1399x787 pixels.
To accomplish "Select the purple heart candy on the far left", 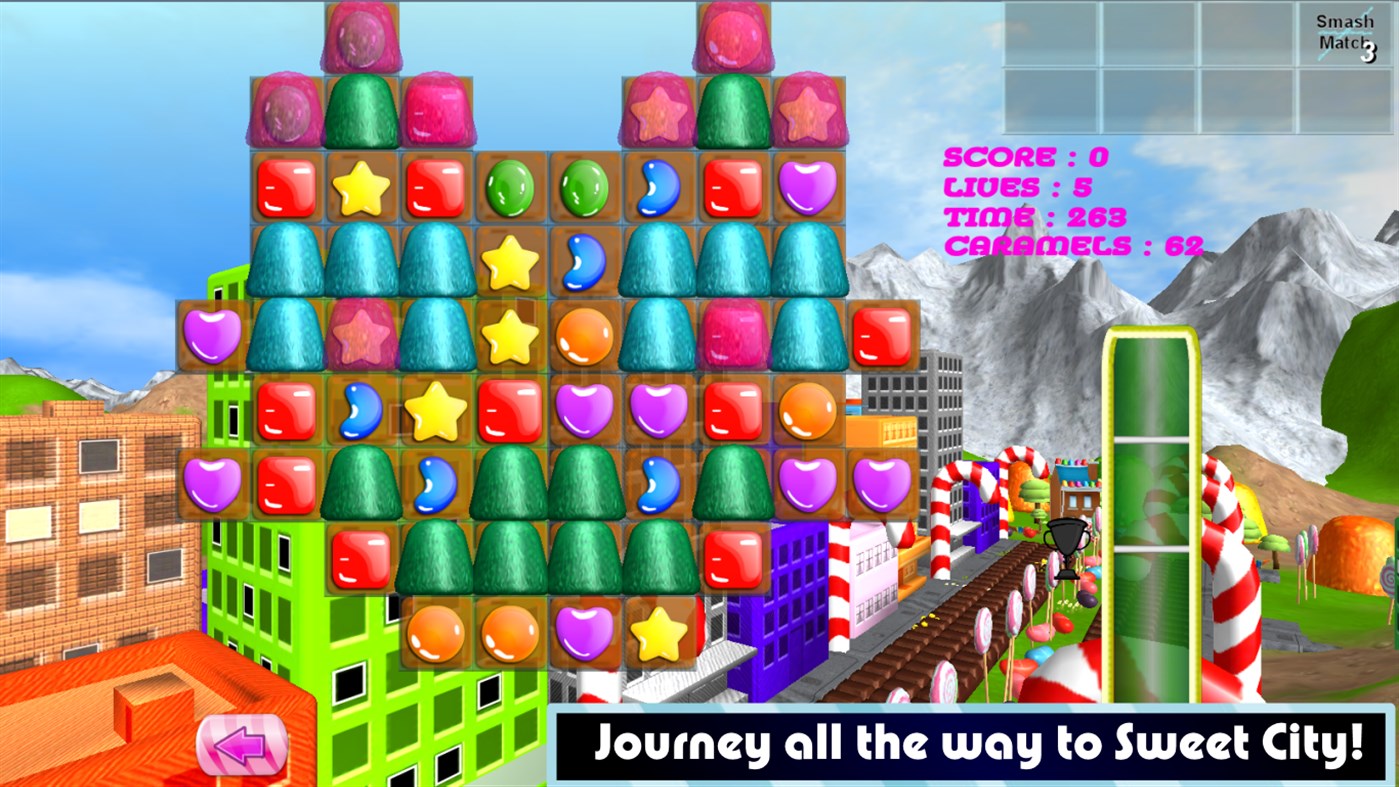I will coord(215,336).
